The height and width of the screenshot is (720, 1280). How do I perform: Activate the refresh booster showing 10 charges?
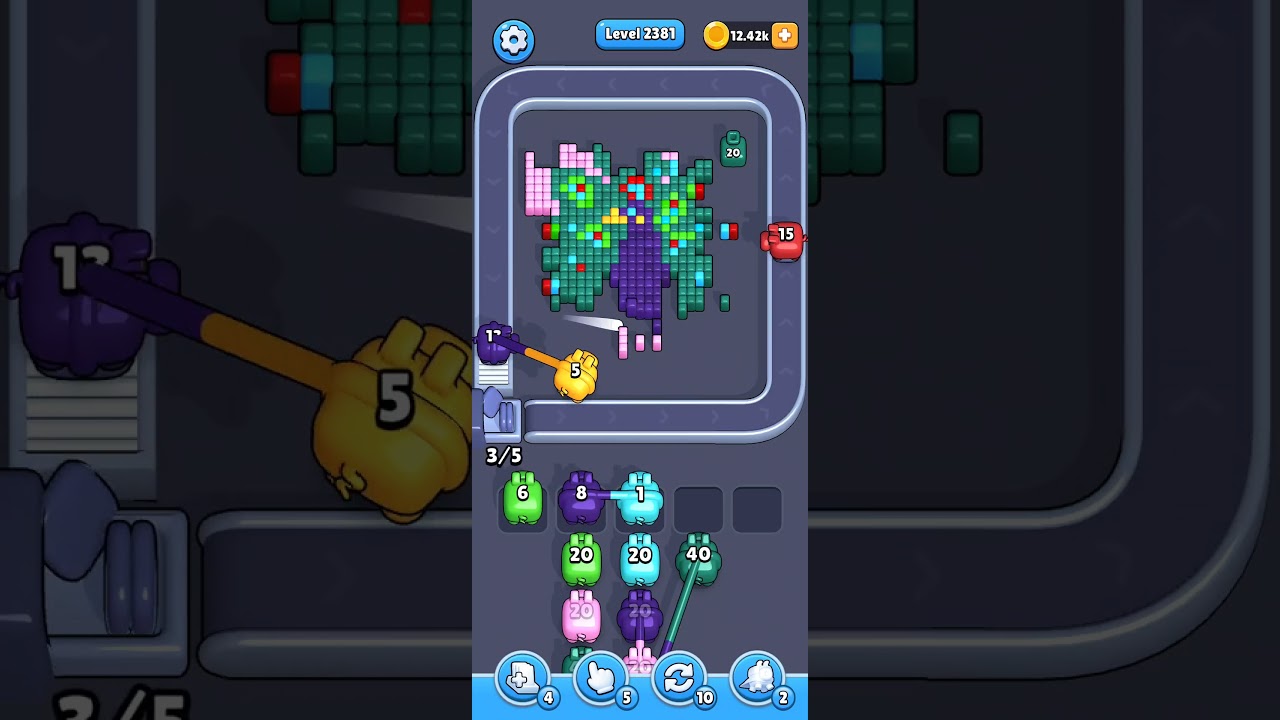coord(678,678)
